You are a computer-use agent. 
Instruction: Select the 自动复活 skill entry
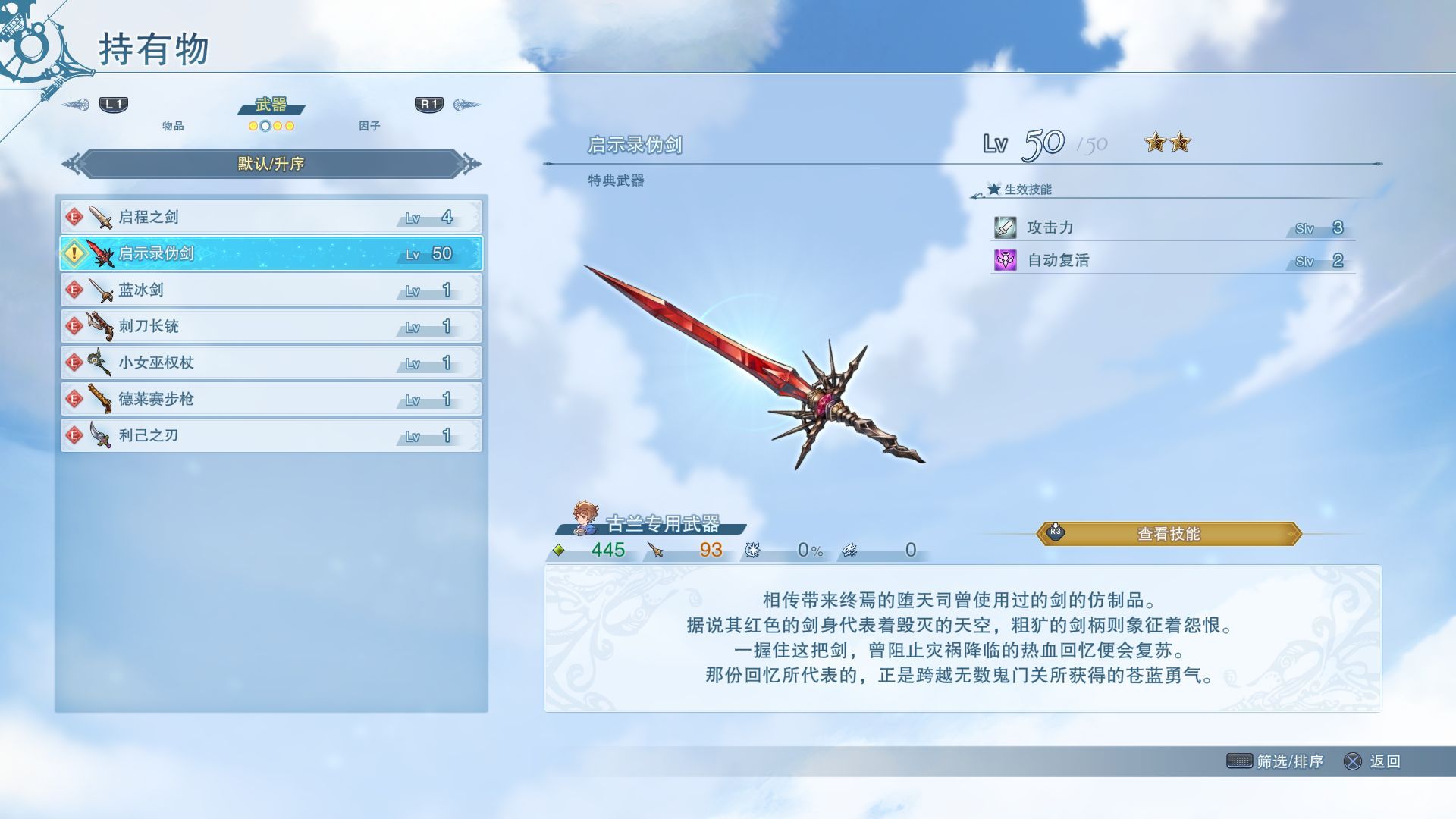(1172, 261)
